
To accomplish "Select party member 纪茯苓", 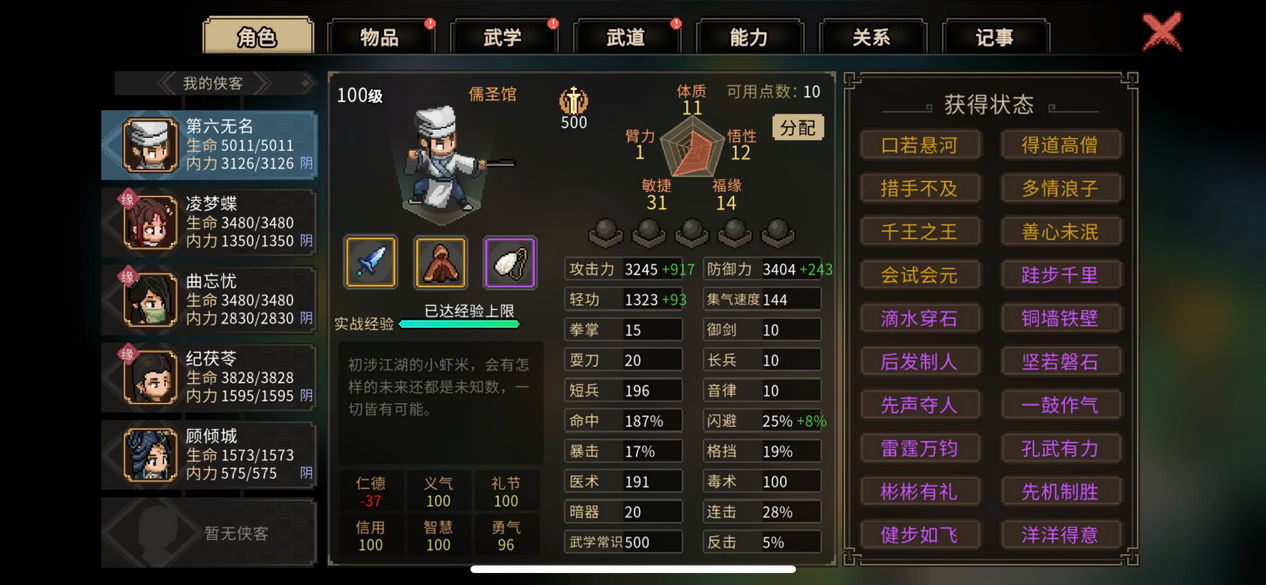I will (210, 377).
